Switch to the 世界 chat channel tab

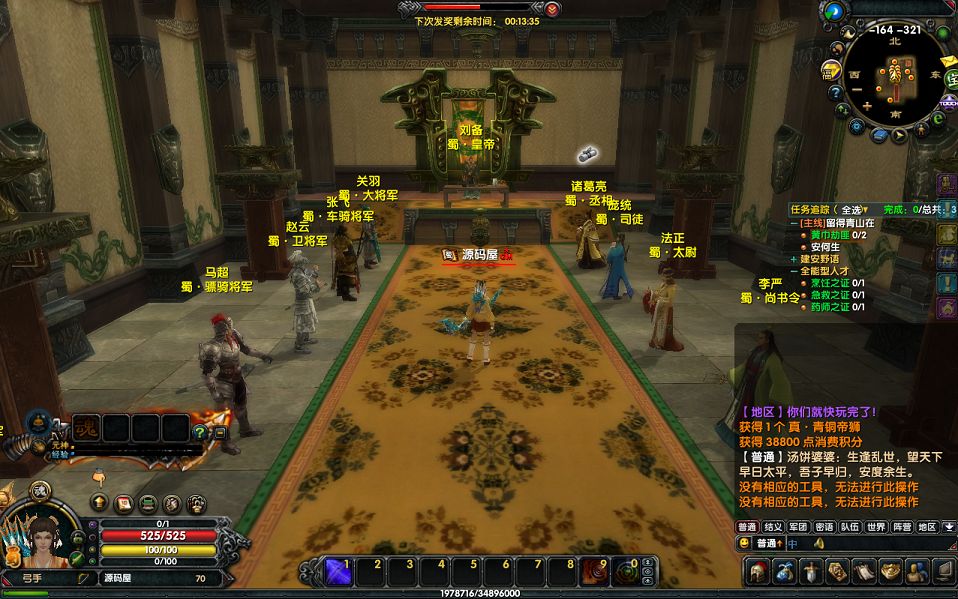tap(876, 527)
